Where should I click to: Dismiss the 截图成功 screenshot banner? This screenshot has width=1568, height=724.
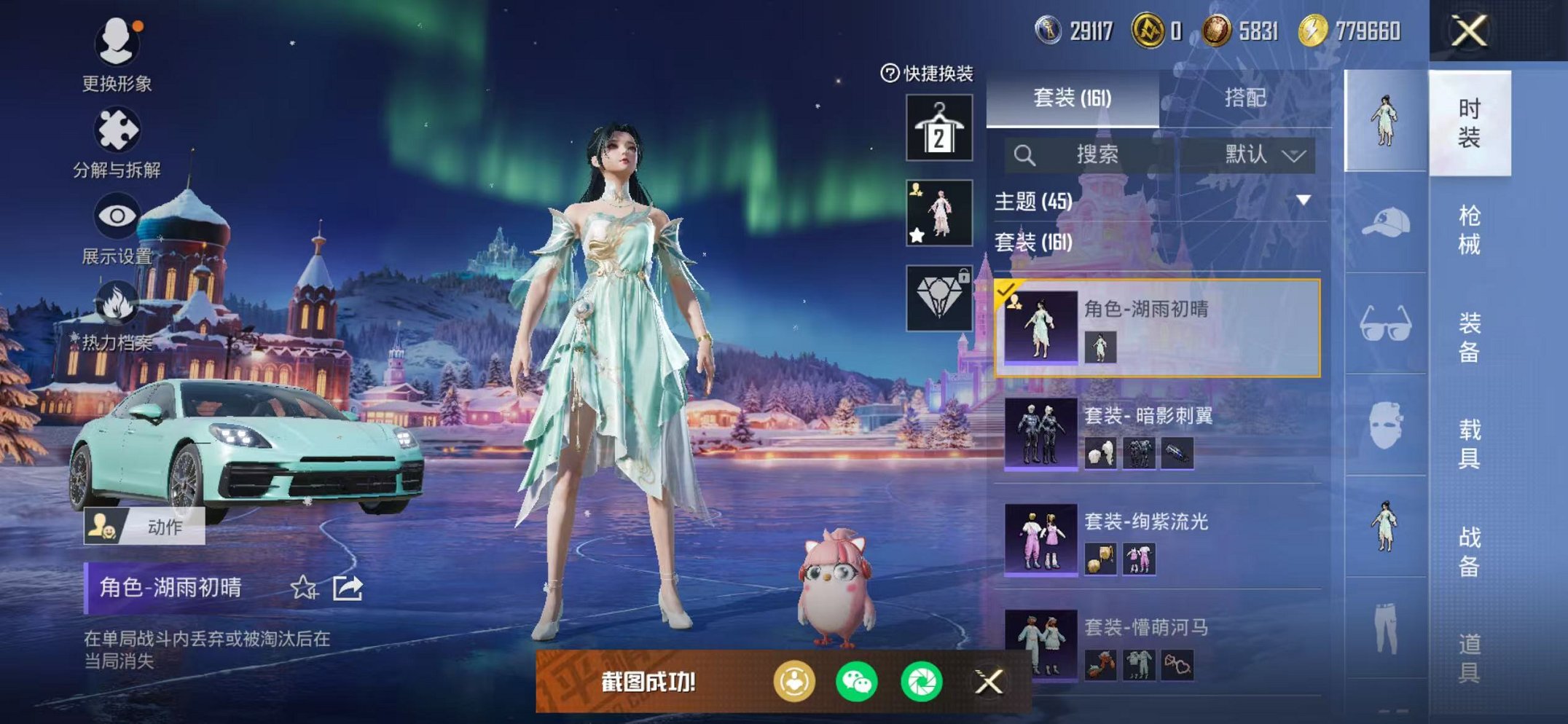[988, 682]
